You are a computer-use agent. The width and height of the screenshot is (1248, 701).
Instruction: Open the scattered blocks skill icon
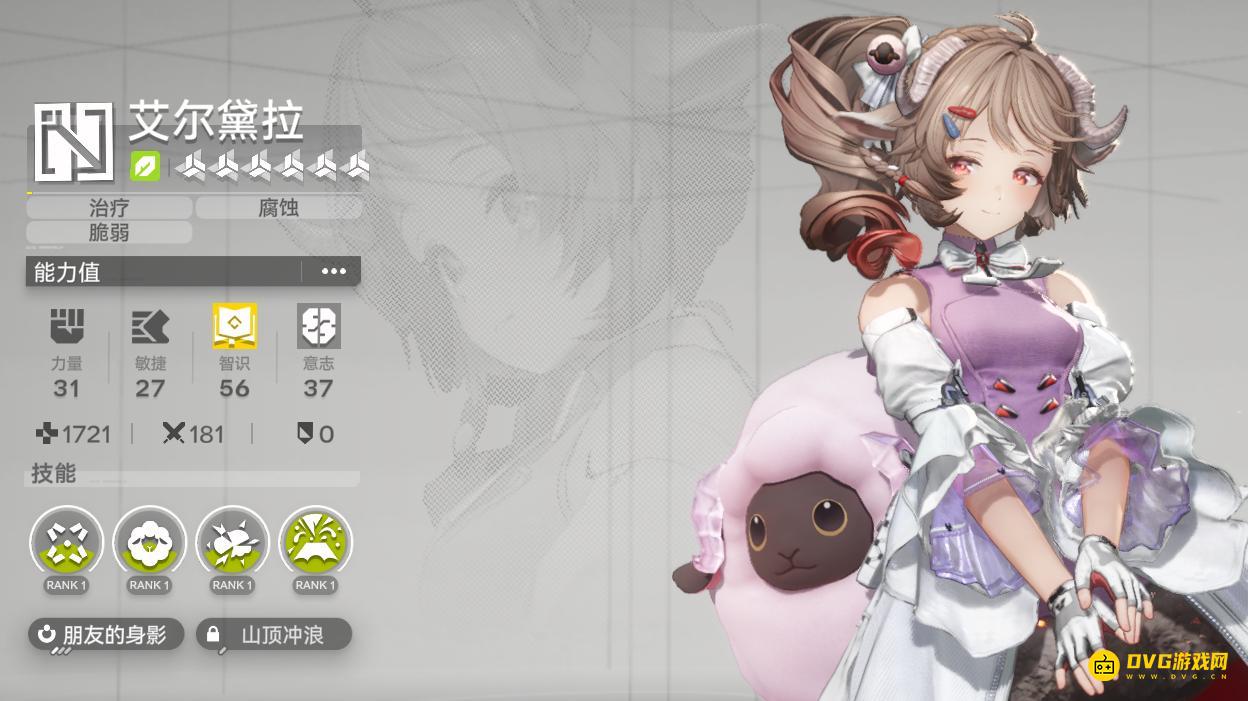pos(66,543)
